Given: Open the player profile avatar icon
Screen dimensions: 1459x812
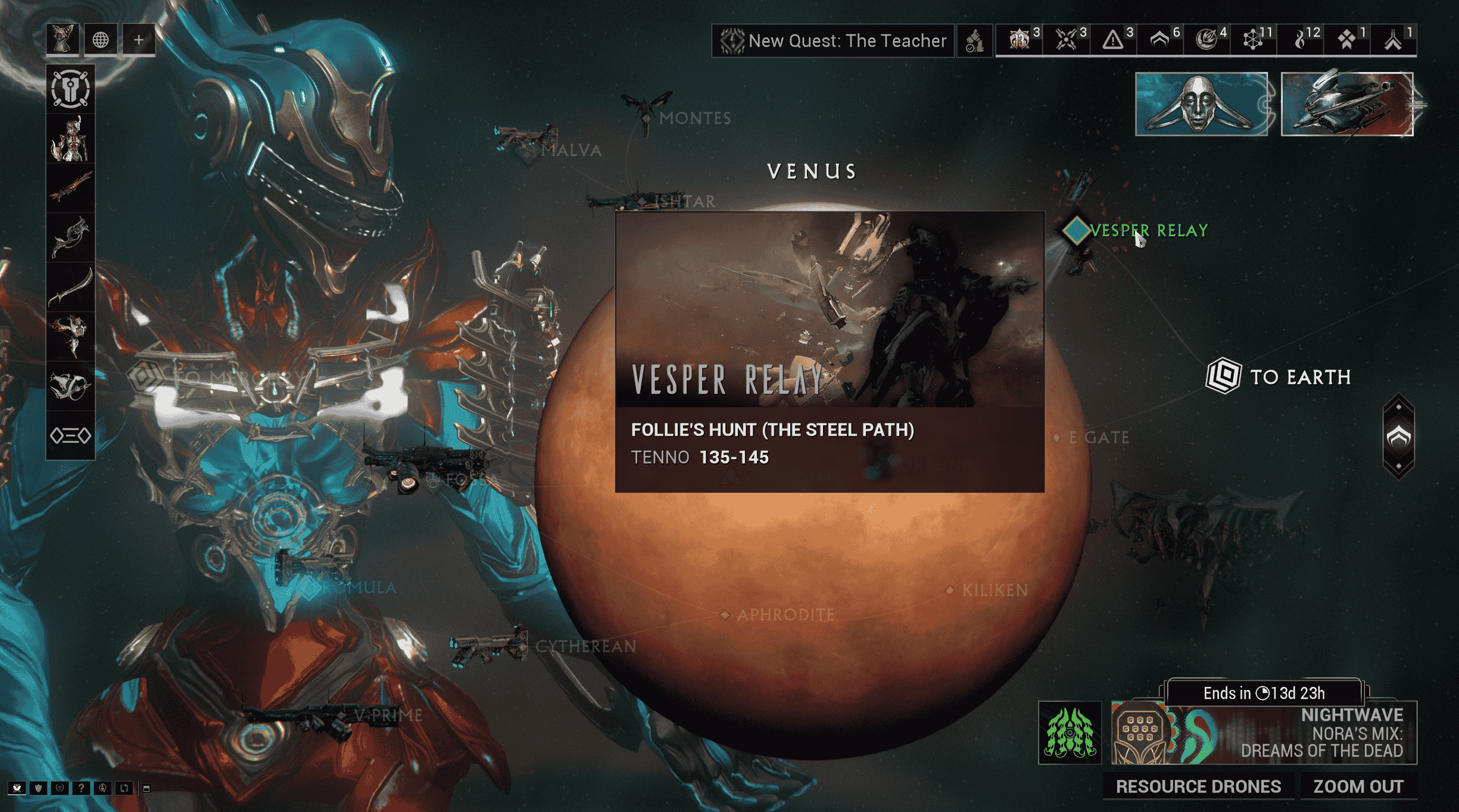Looking at the screenshot, I should tap(61, 39).
